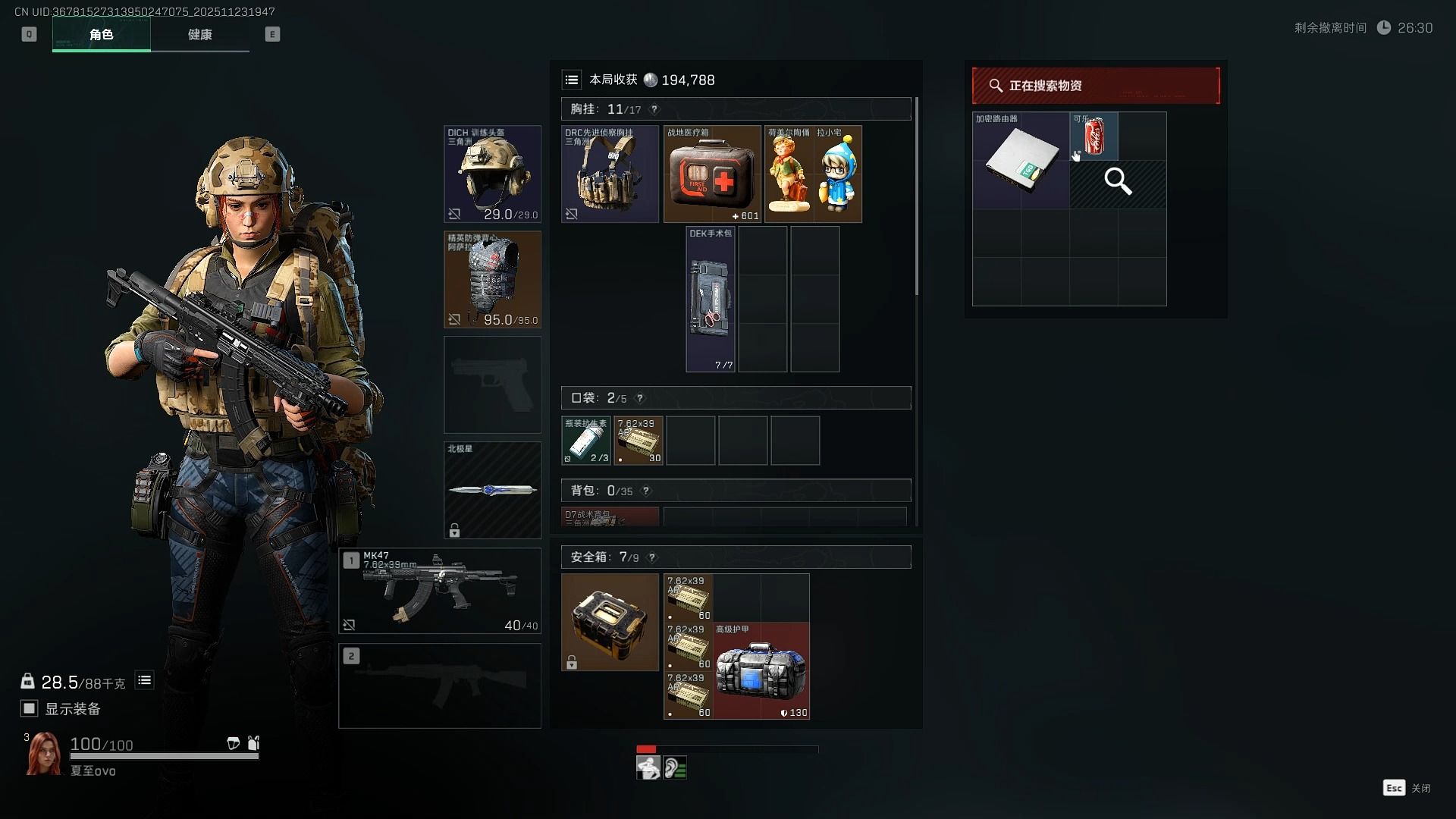Viewport: 1456px width, 819px height.
Task: Open the weight details list icon
Action: coord(144,680)
